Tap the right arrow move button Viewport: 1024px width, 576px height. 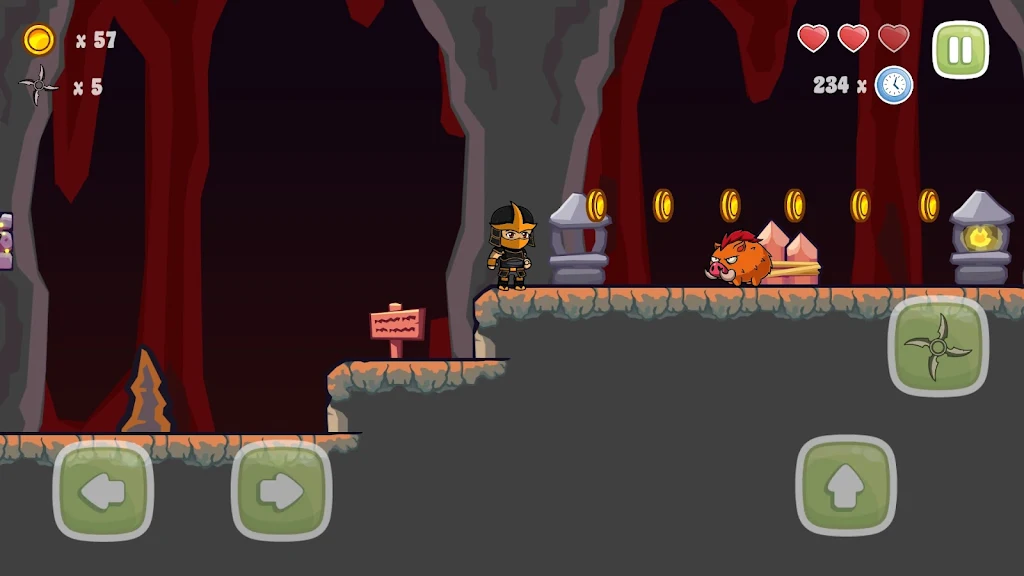281,490
